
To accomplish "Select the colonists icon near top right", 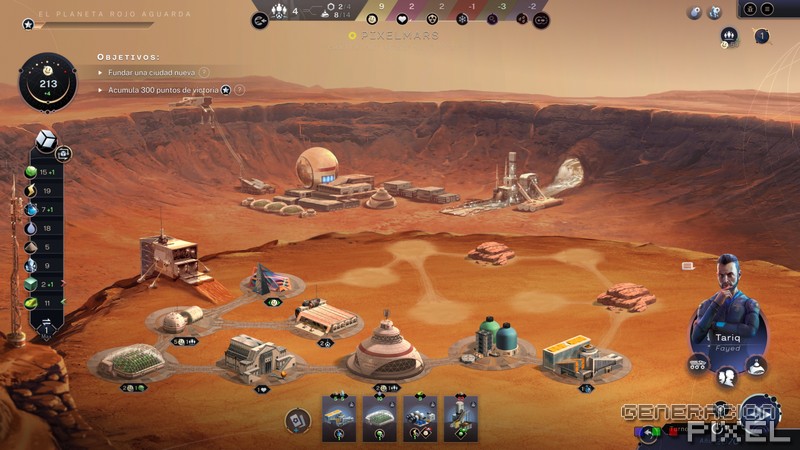I will [728, 36].
